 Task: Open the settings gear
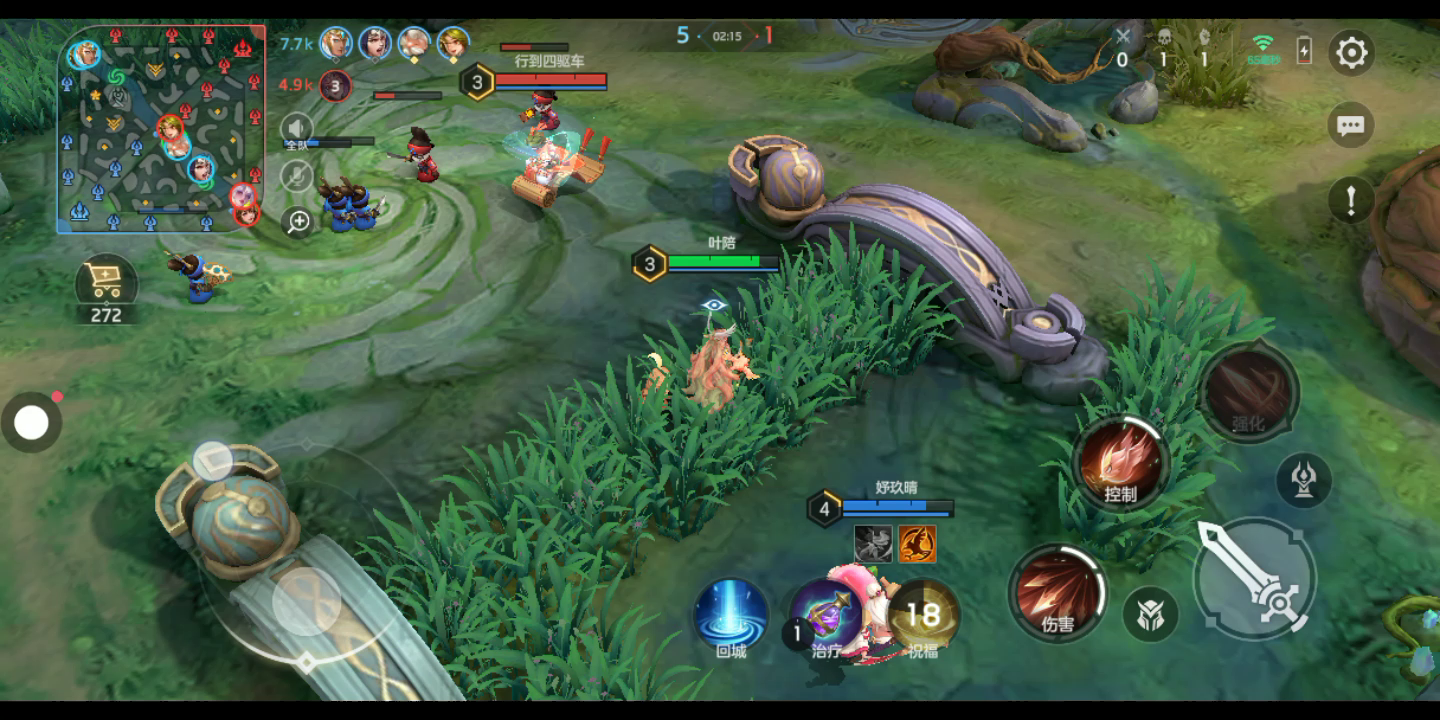tap(1351, 52)
